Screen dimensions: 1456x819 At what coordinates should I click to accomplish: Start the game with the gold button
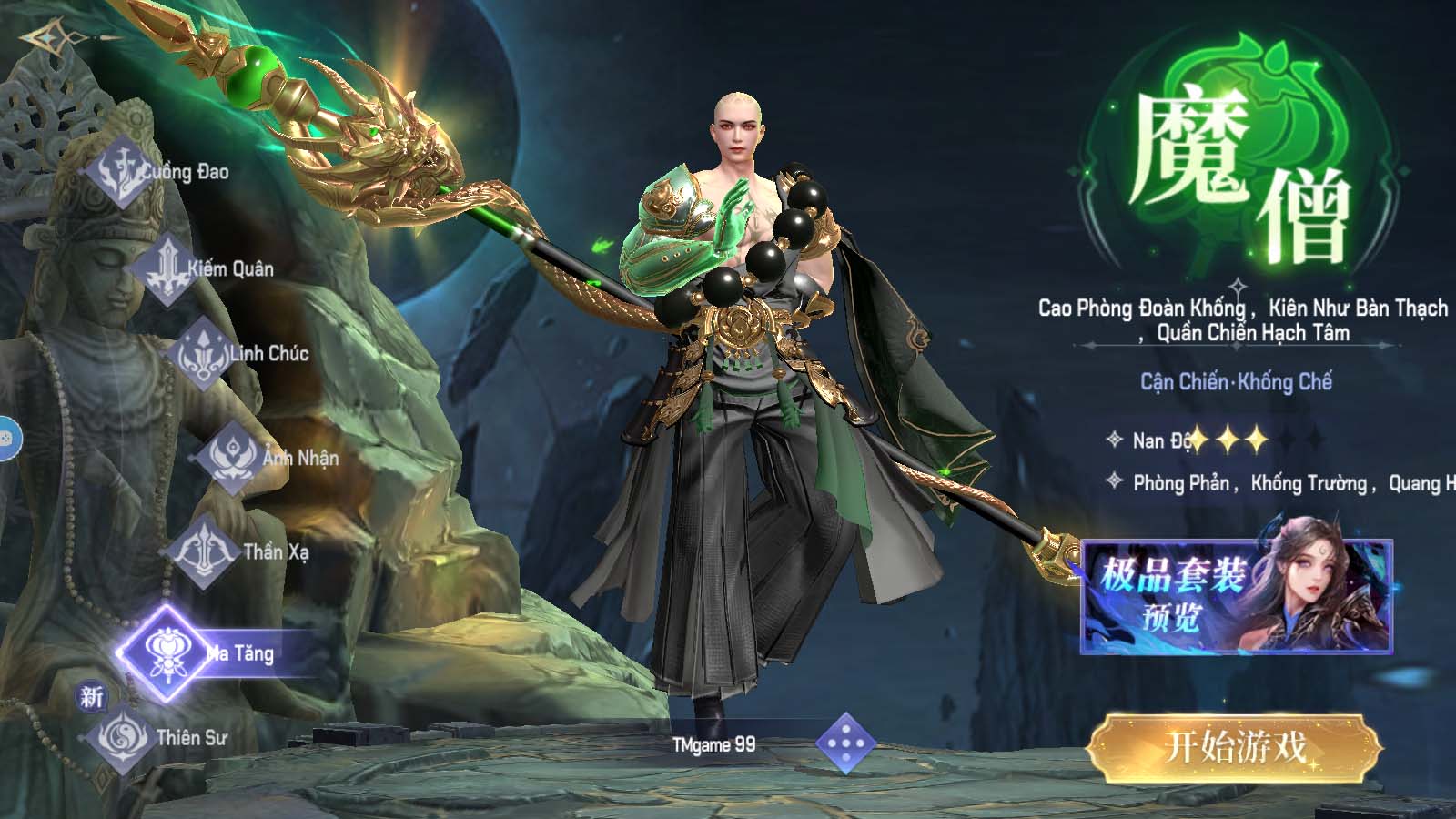pos(1235,748)
